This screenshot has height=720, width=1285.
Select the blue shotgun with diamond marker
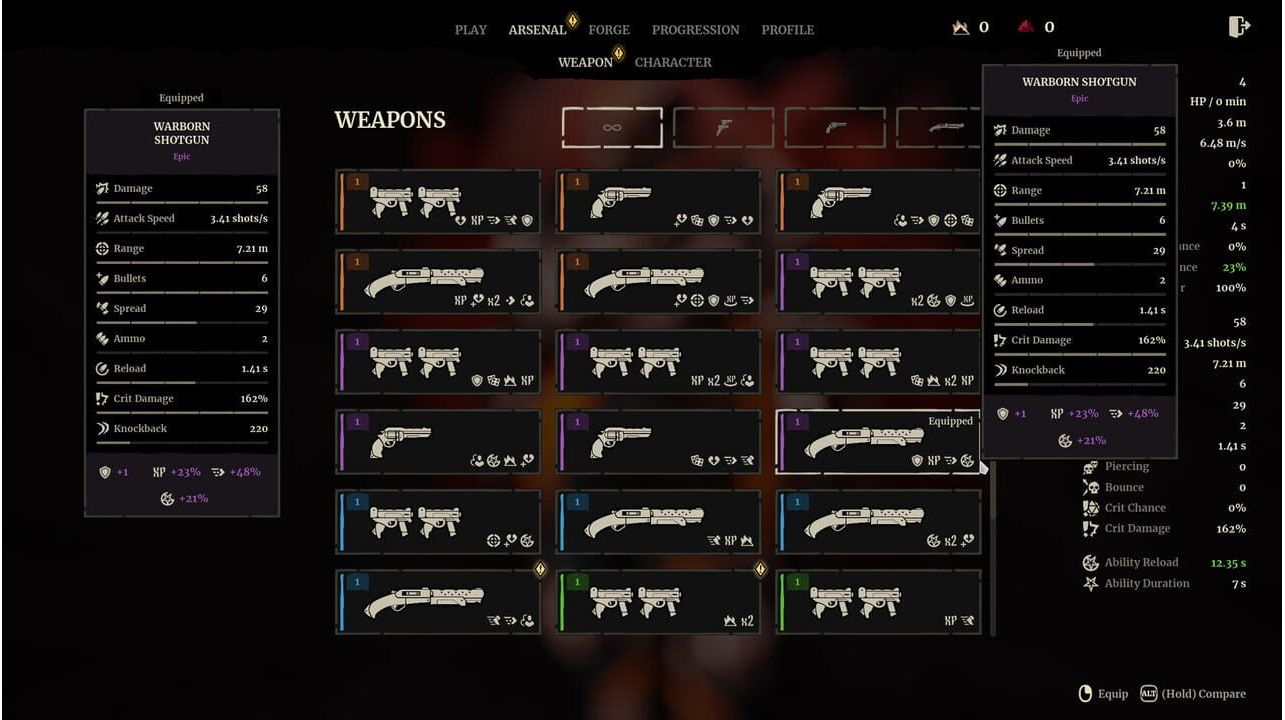tap(438, 602)
